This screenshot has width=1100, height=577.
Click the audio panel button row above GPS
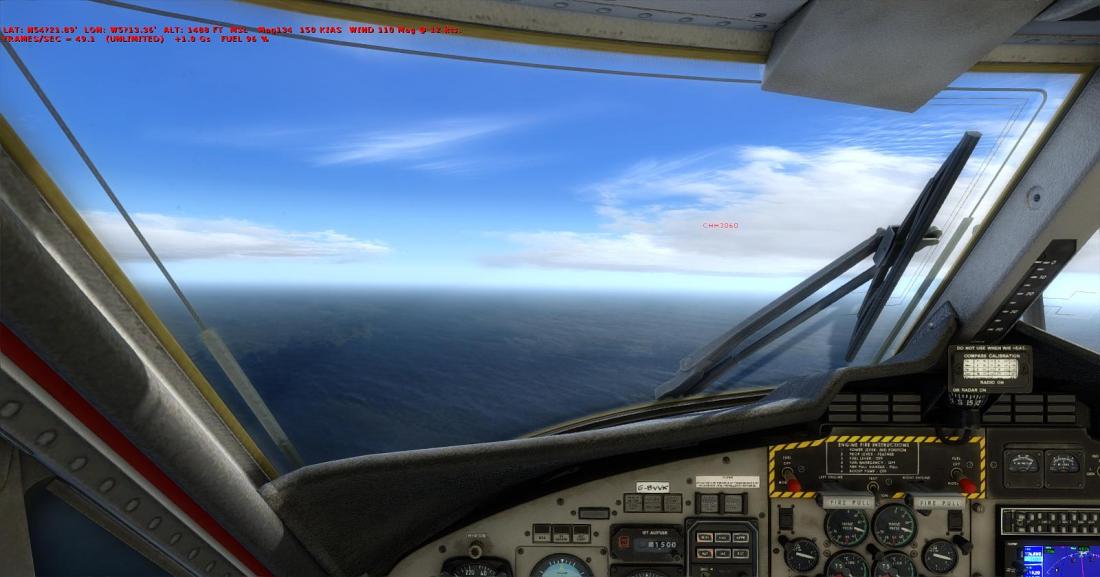[x=1049, y=521]
